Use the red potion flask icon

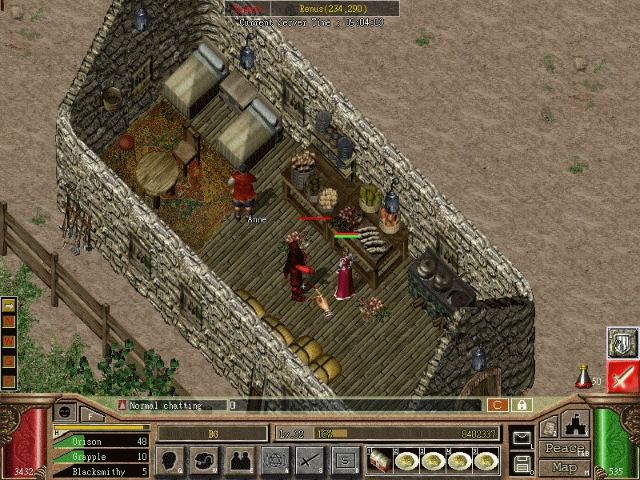(582, 377)
